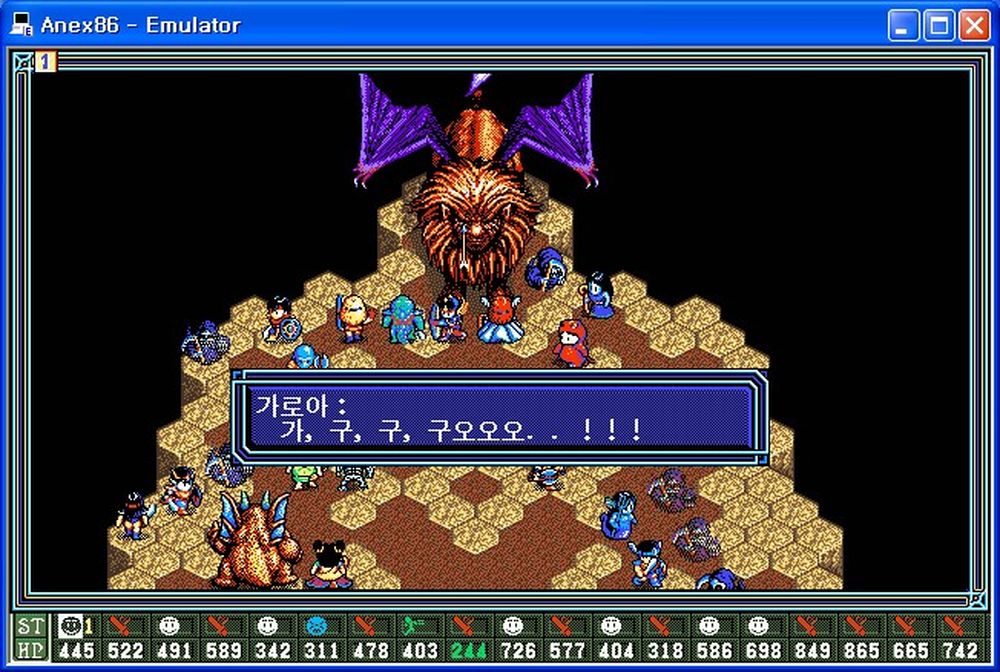Select the smiley face above HP 726
1000x672 pixels.
[x=513, y=626]
